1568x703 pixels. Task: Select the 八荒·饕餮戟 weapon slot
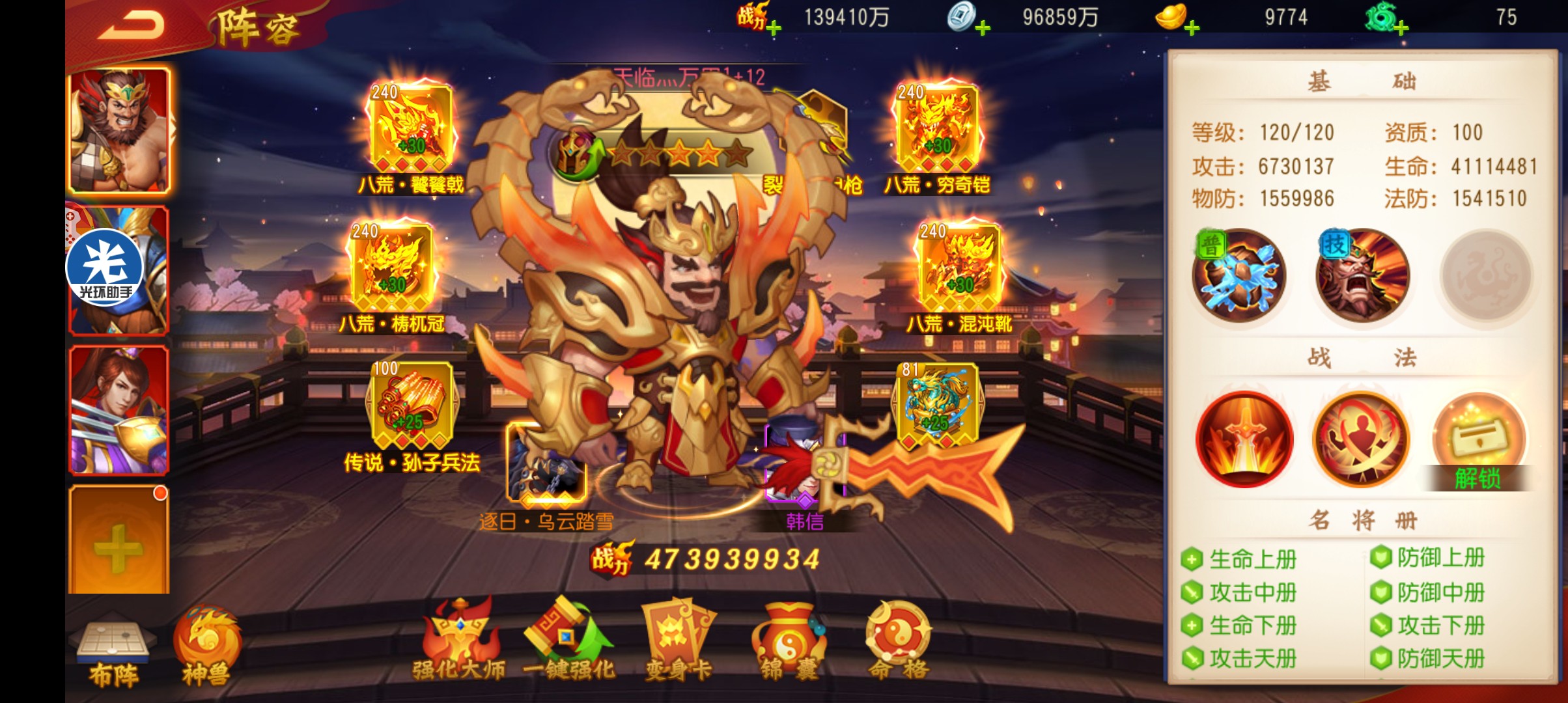pyautogui.click(x=411, y=128)
